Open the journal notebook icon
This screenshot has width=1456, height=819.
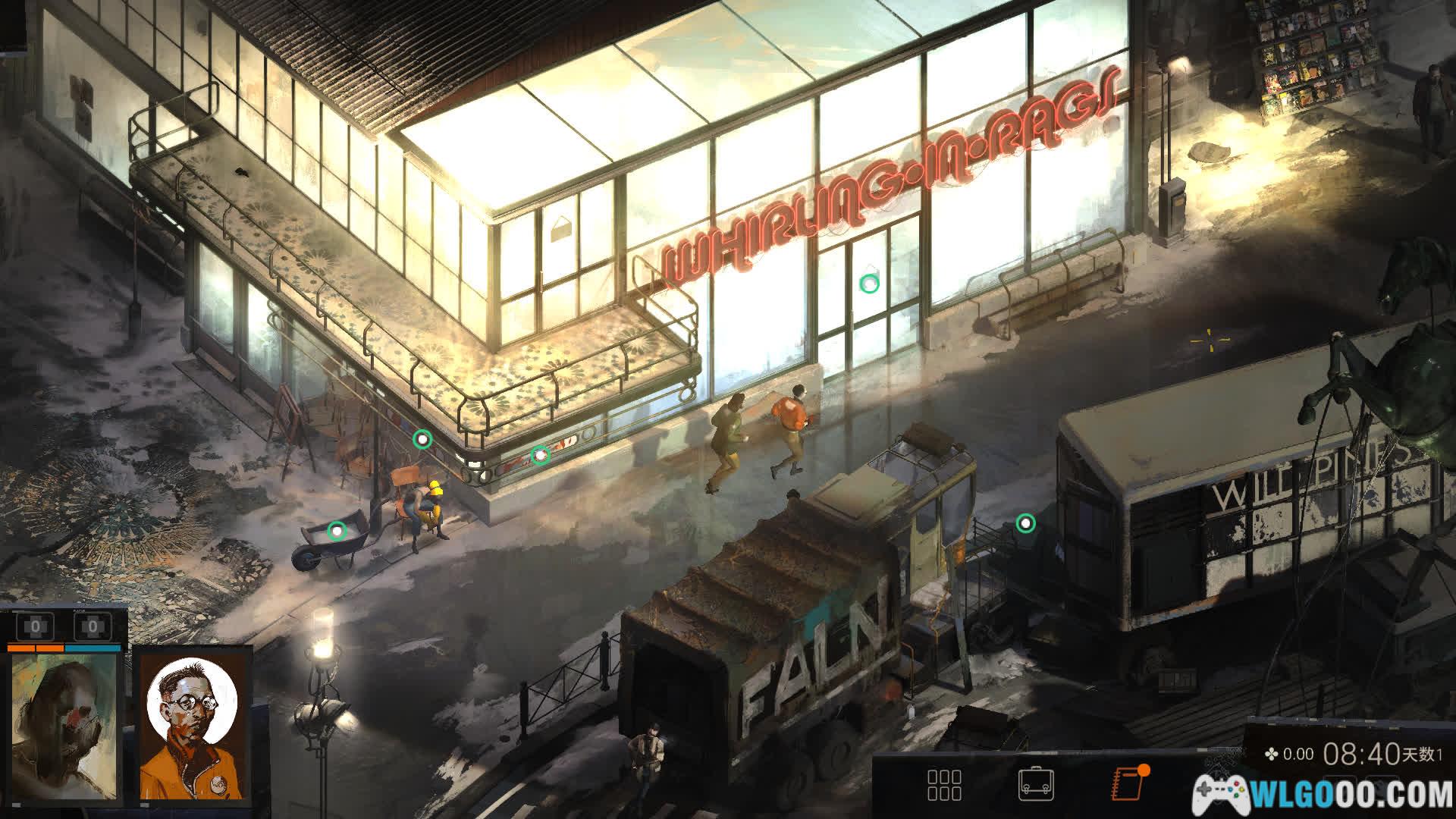point(1128,784)
